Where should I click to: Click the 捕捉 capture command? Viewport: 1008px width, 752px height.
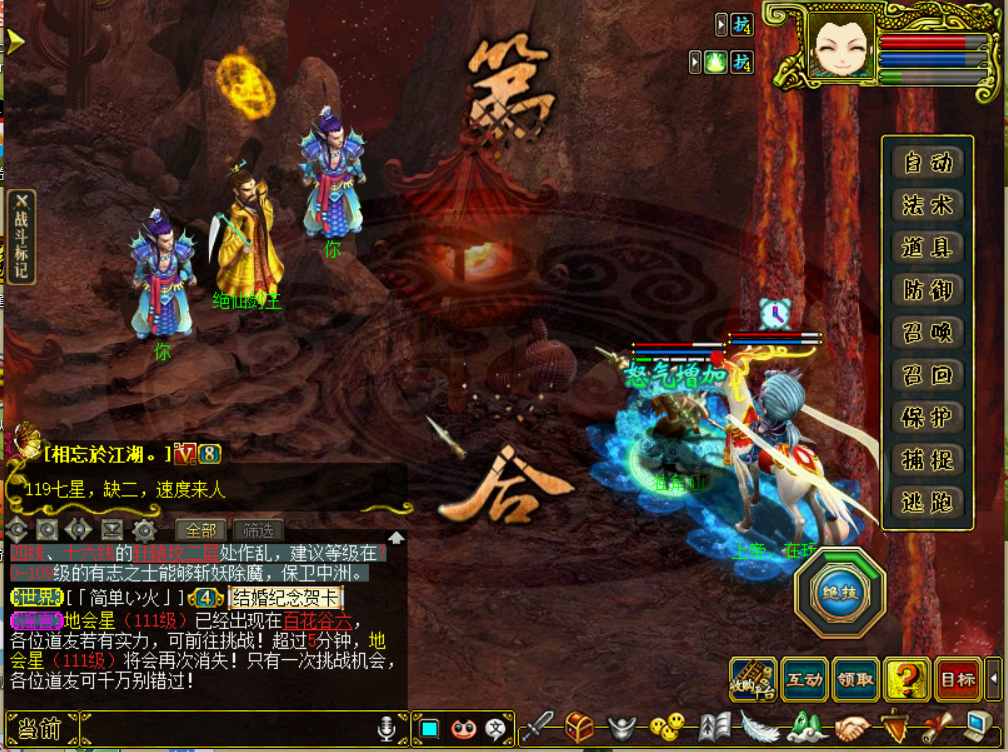point(927,460)
